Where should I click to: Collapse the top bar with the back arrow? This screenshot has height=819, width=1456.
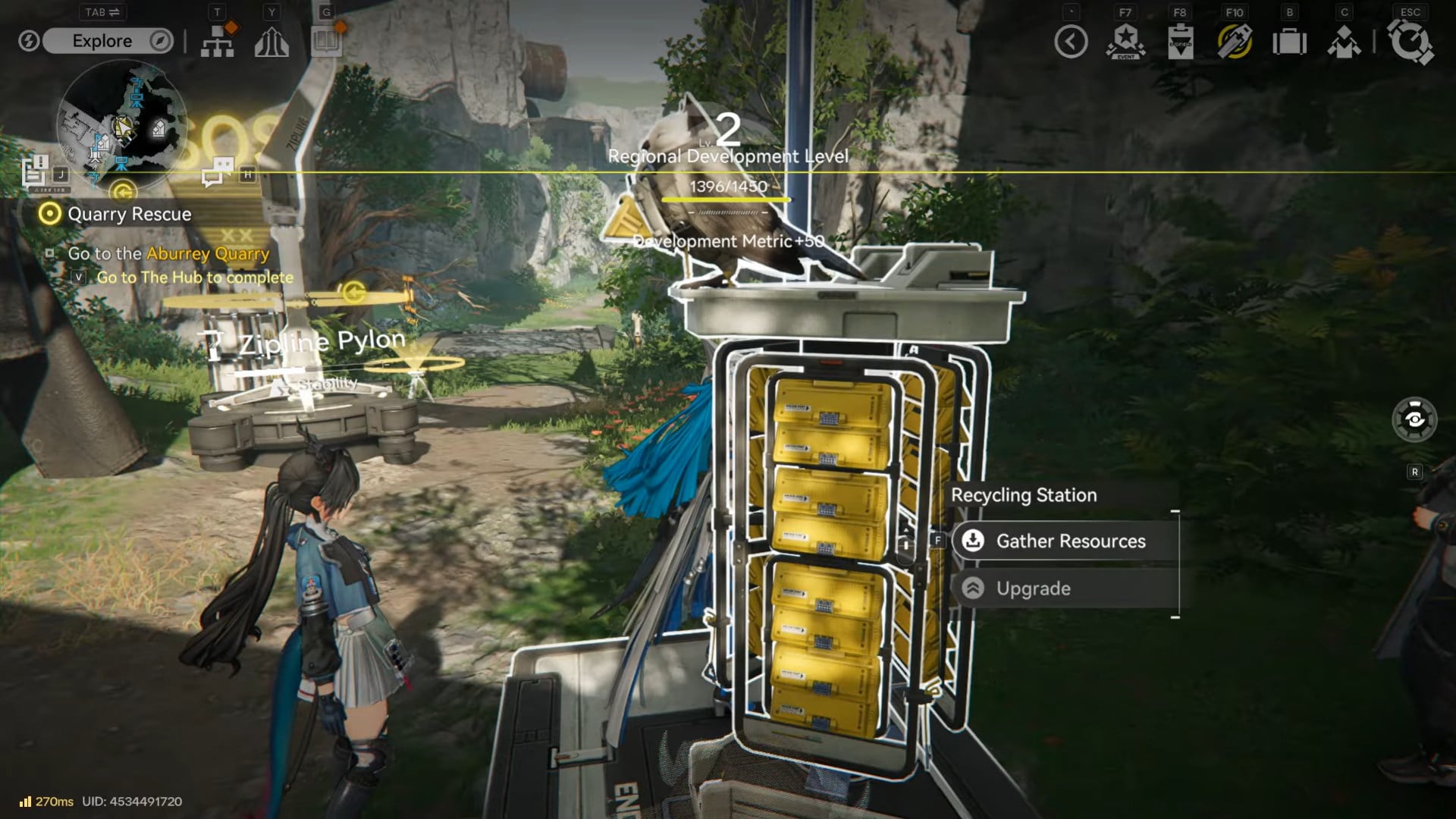(1071, 42)
